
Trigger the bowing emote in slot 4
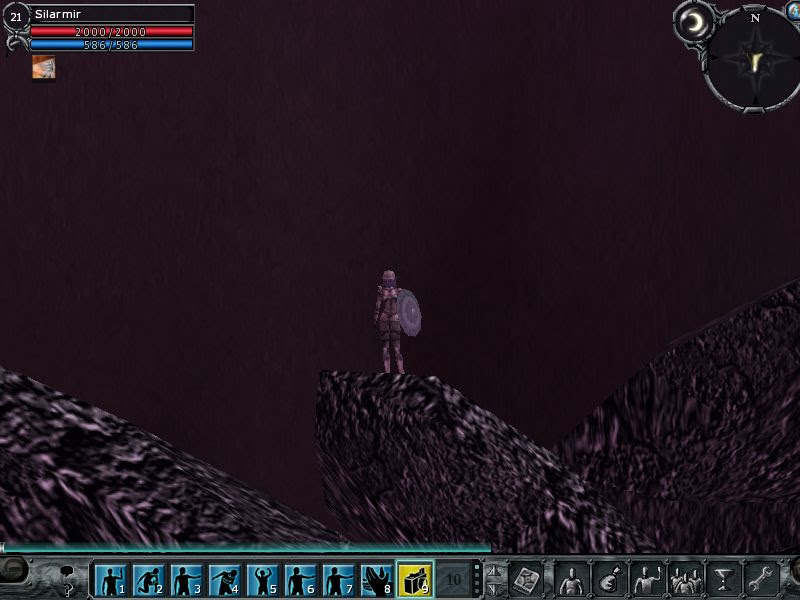tap(224, 579)
